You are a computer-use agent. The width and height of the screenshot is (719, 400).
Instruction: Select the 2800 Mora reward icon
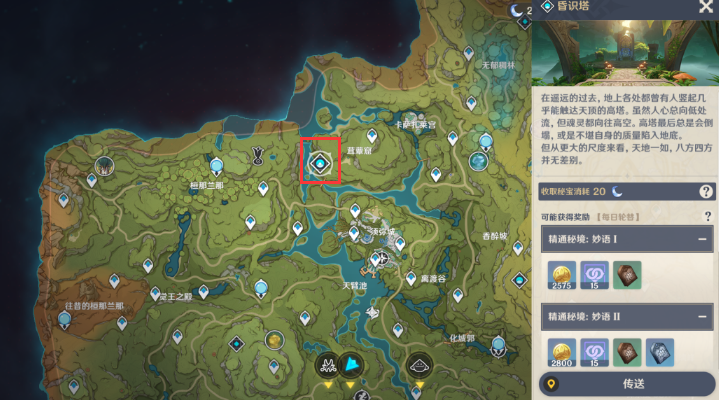point(562,353)
